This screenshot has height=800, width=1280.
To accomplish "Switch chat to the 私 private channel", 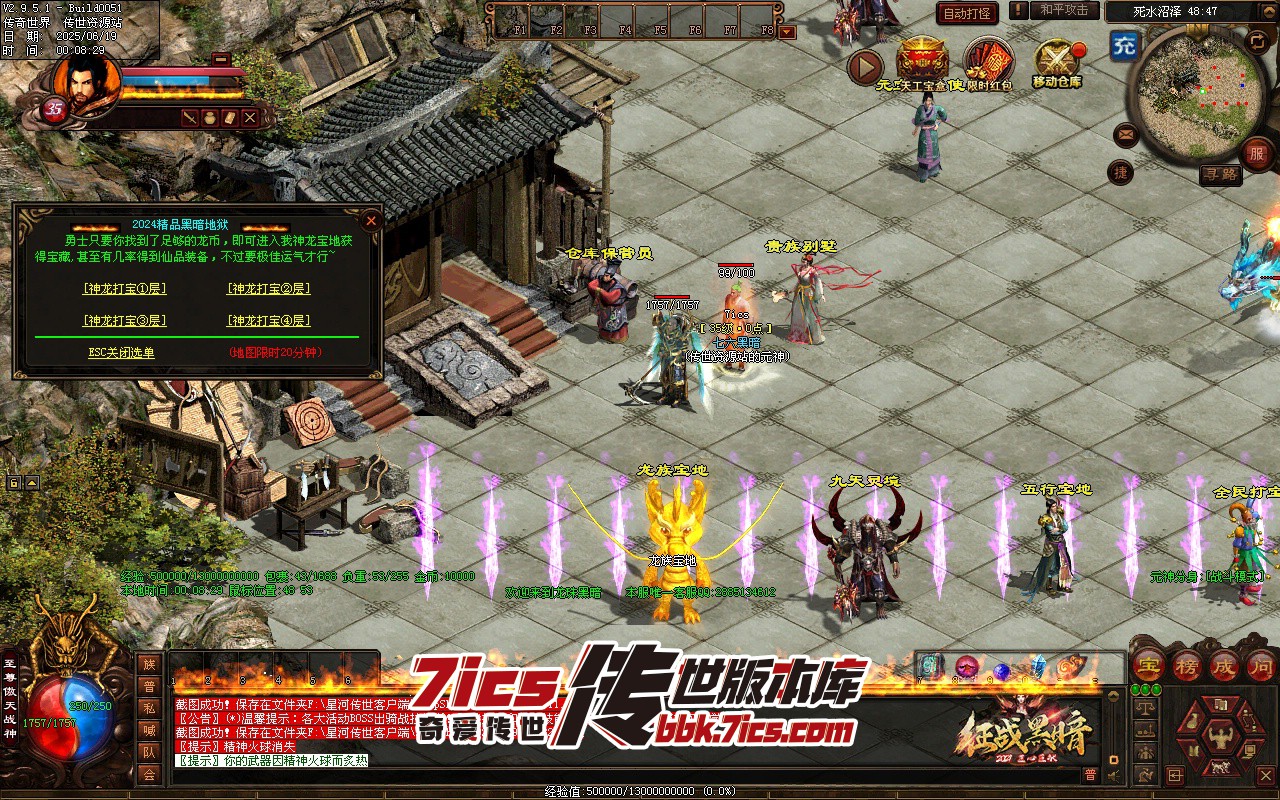I will [x=149, y=708].
